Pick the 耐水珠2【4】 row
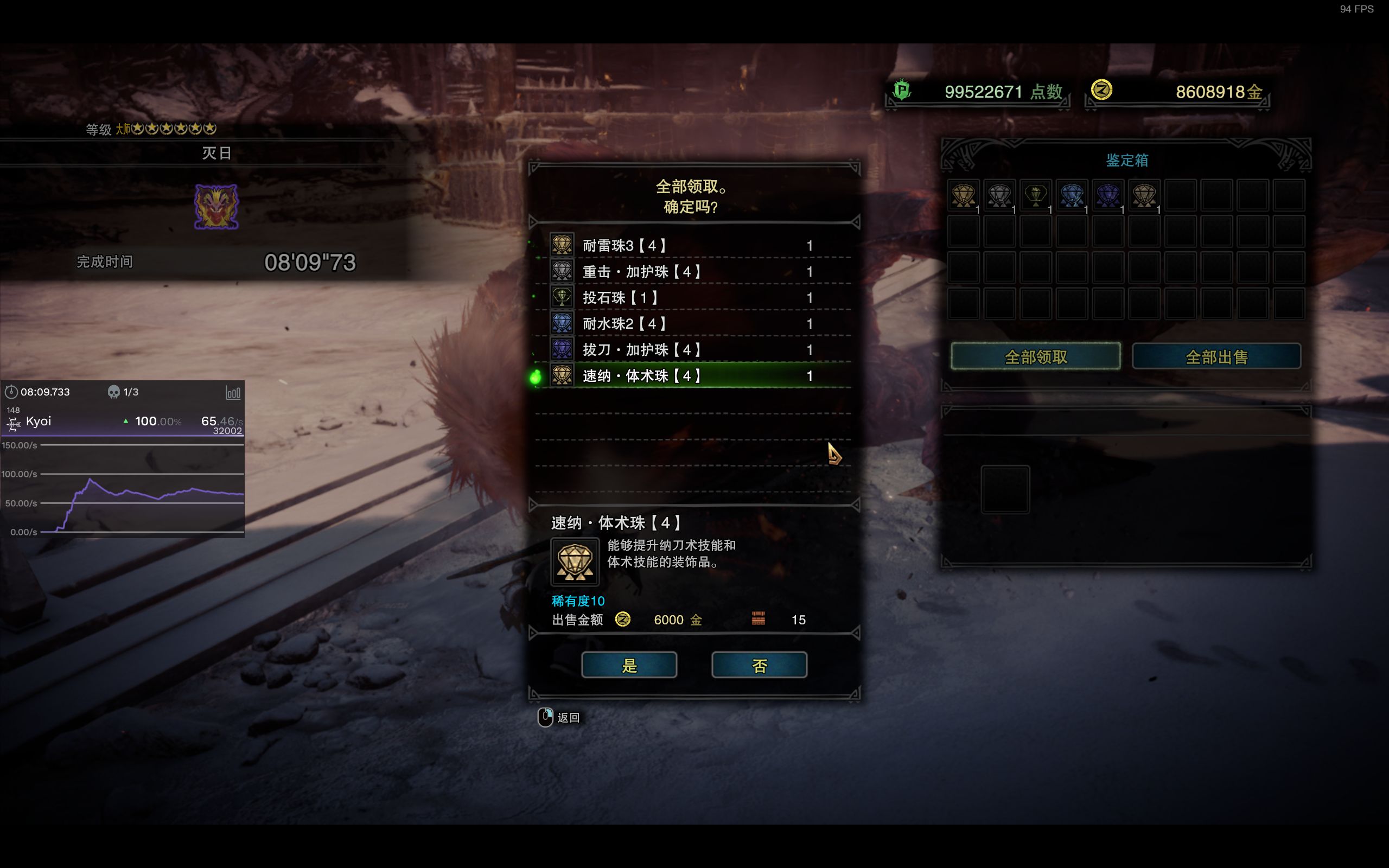This screenshot has height=868, width=1389. click(x=694, y=324)
